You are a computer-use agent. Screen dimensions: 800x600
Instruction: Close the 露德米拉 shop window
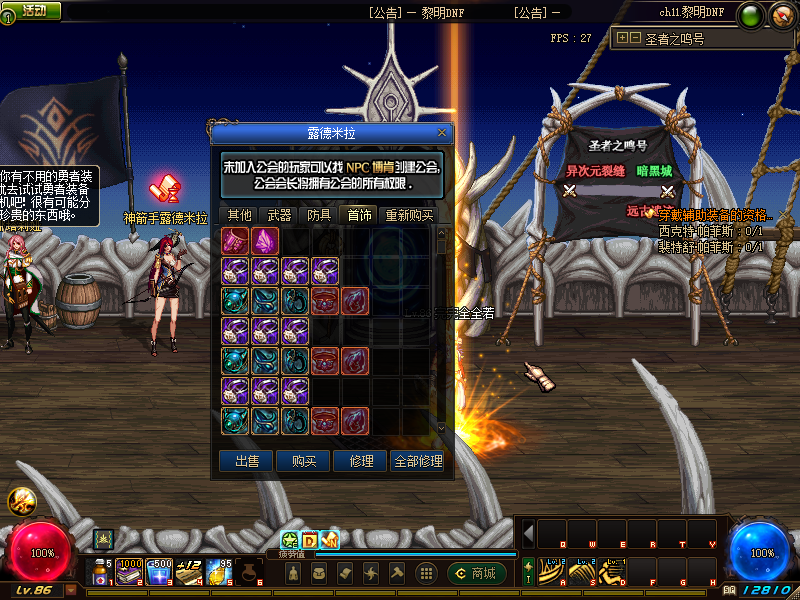tap(442, 132)
